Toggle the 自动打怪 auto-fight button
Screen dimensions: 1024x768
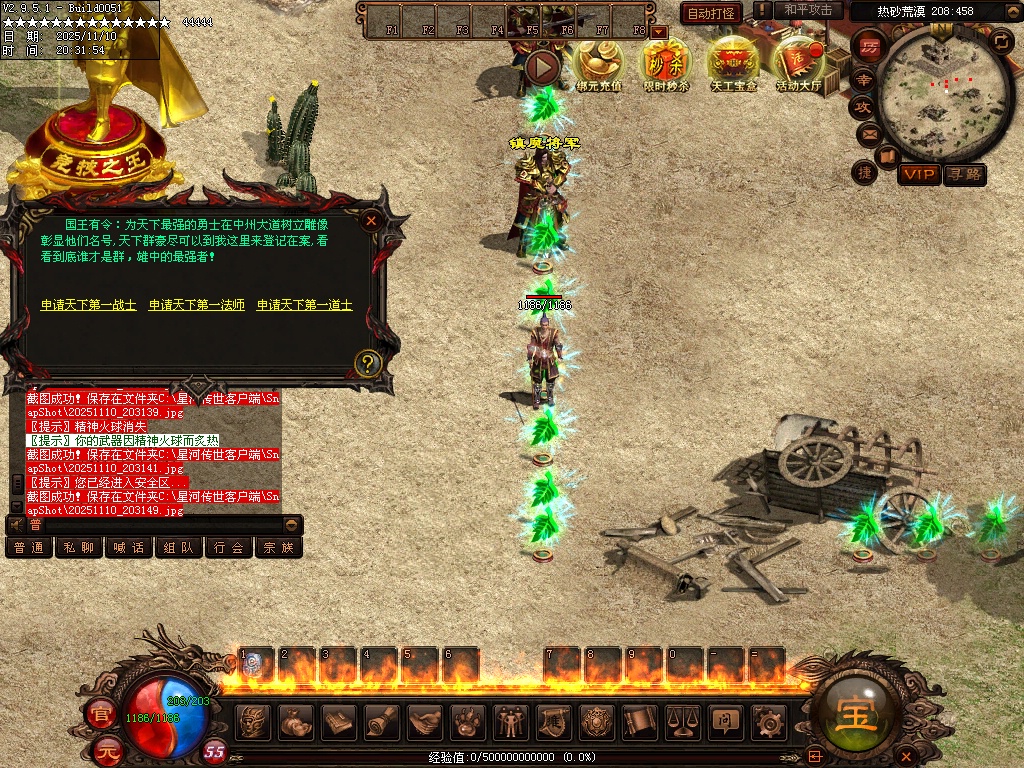pyautogui.click(x=711, y=13)
